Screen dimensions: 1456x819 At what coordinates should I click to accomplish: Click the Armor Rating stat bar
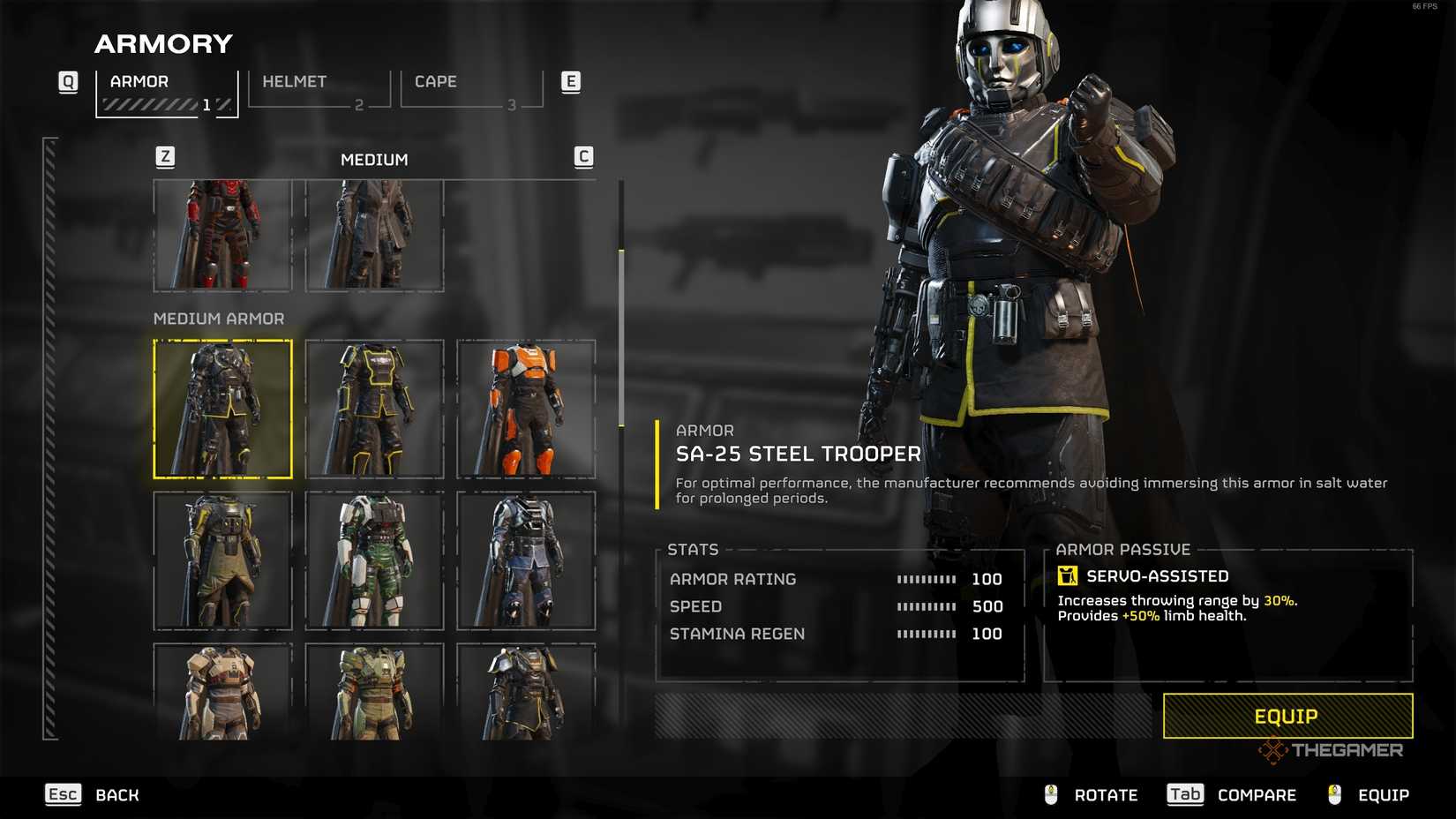[x=927, y=579]
